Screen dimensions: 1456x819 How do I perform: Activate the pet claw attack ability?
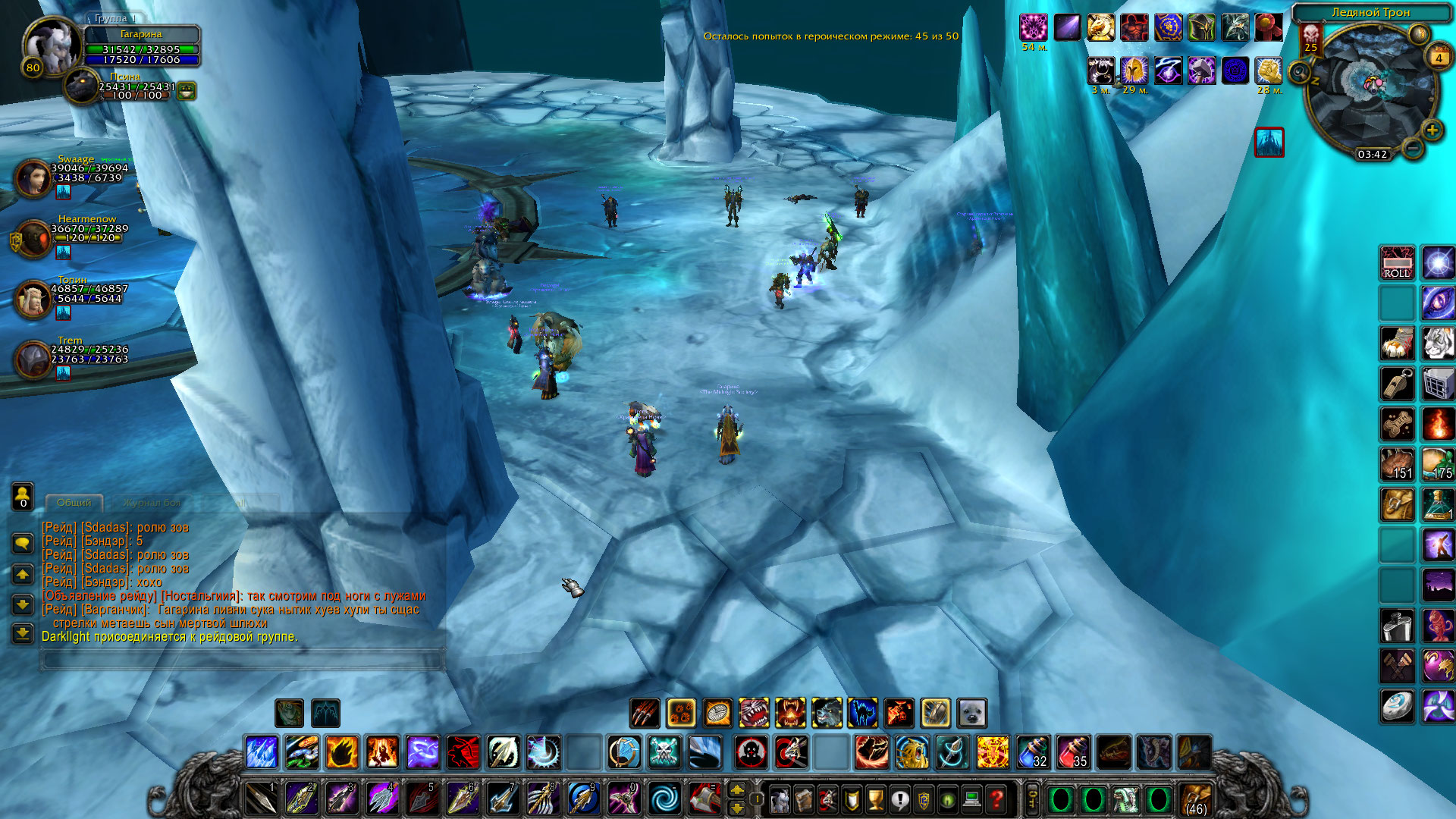tap(645, 713)
